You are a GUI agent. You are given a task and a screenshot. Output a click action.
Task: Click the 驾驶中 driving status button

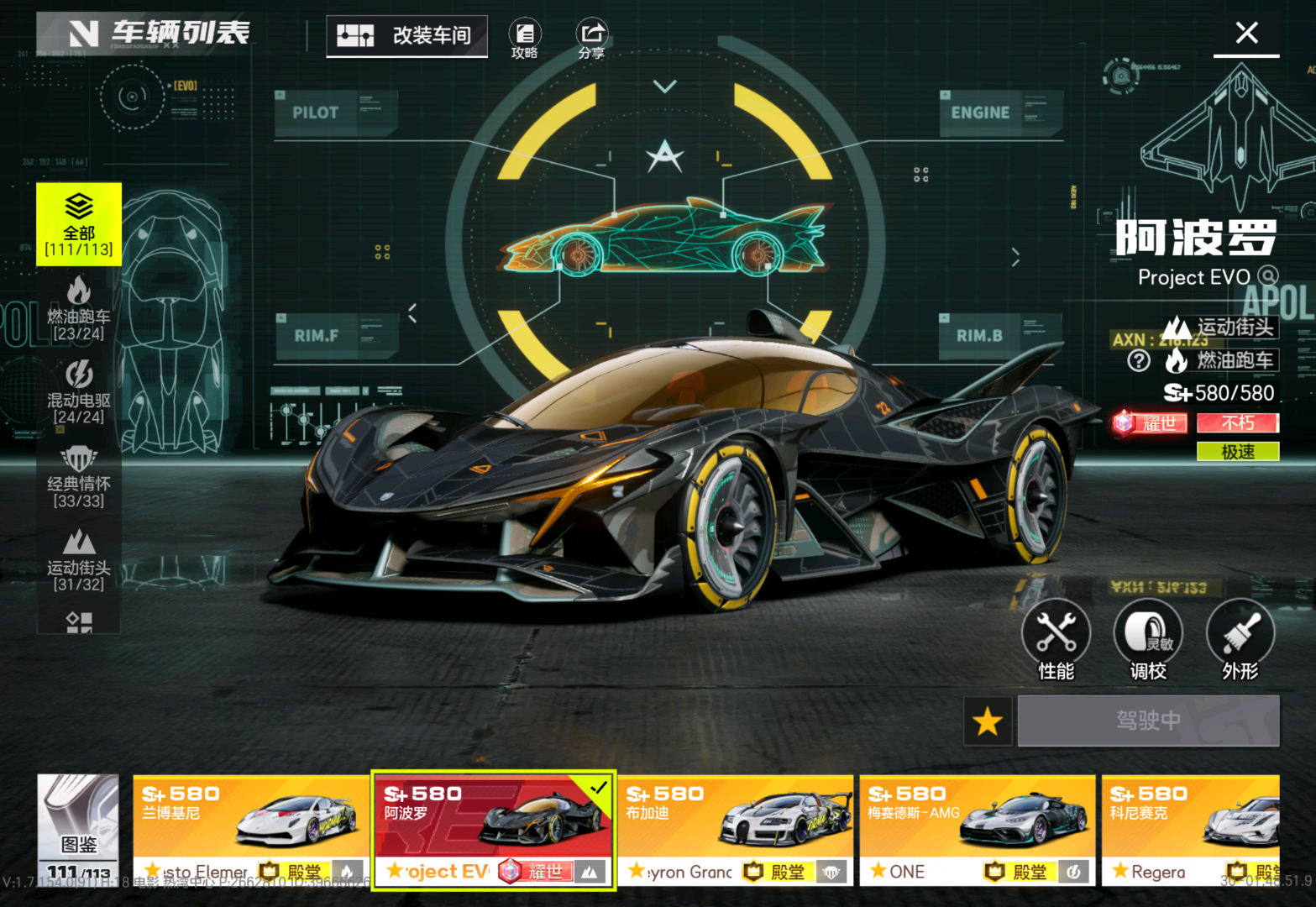1148,721
